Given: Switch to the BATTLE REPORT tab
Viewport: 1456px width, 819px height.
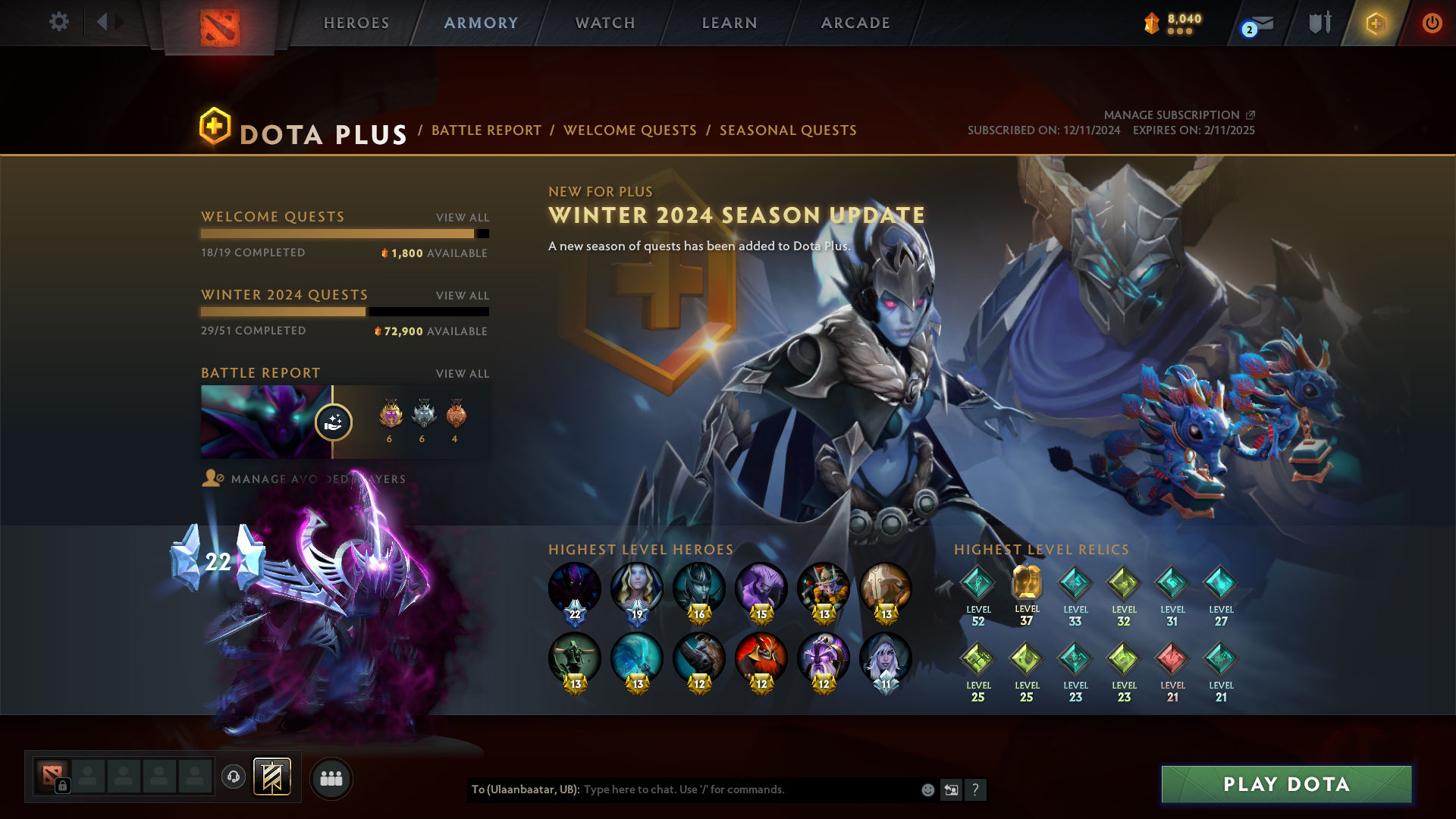Looking at the screenshot, I should [x=486, y=130].
